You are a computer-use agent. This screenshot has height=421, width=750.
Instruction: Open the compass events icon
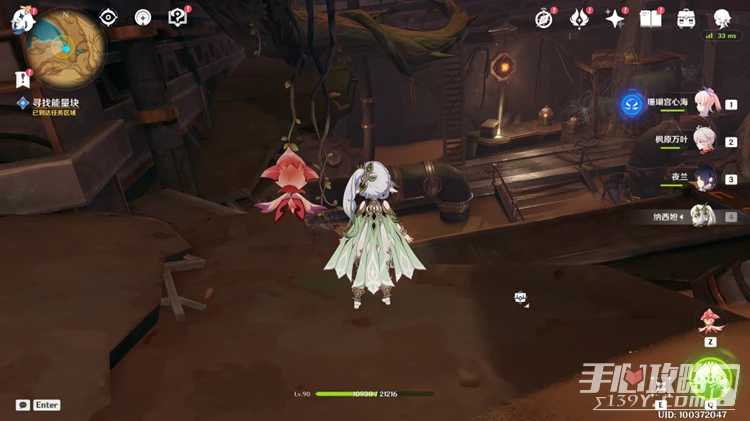(x=544, y=18)
